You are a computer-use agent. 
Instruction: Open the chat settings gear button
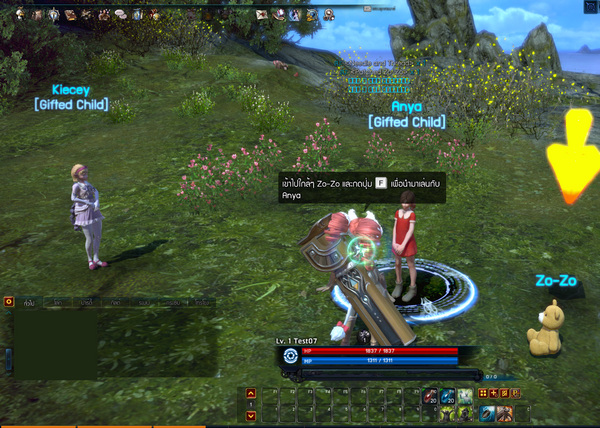9,300
